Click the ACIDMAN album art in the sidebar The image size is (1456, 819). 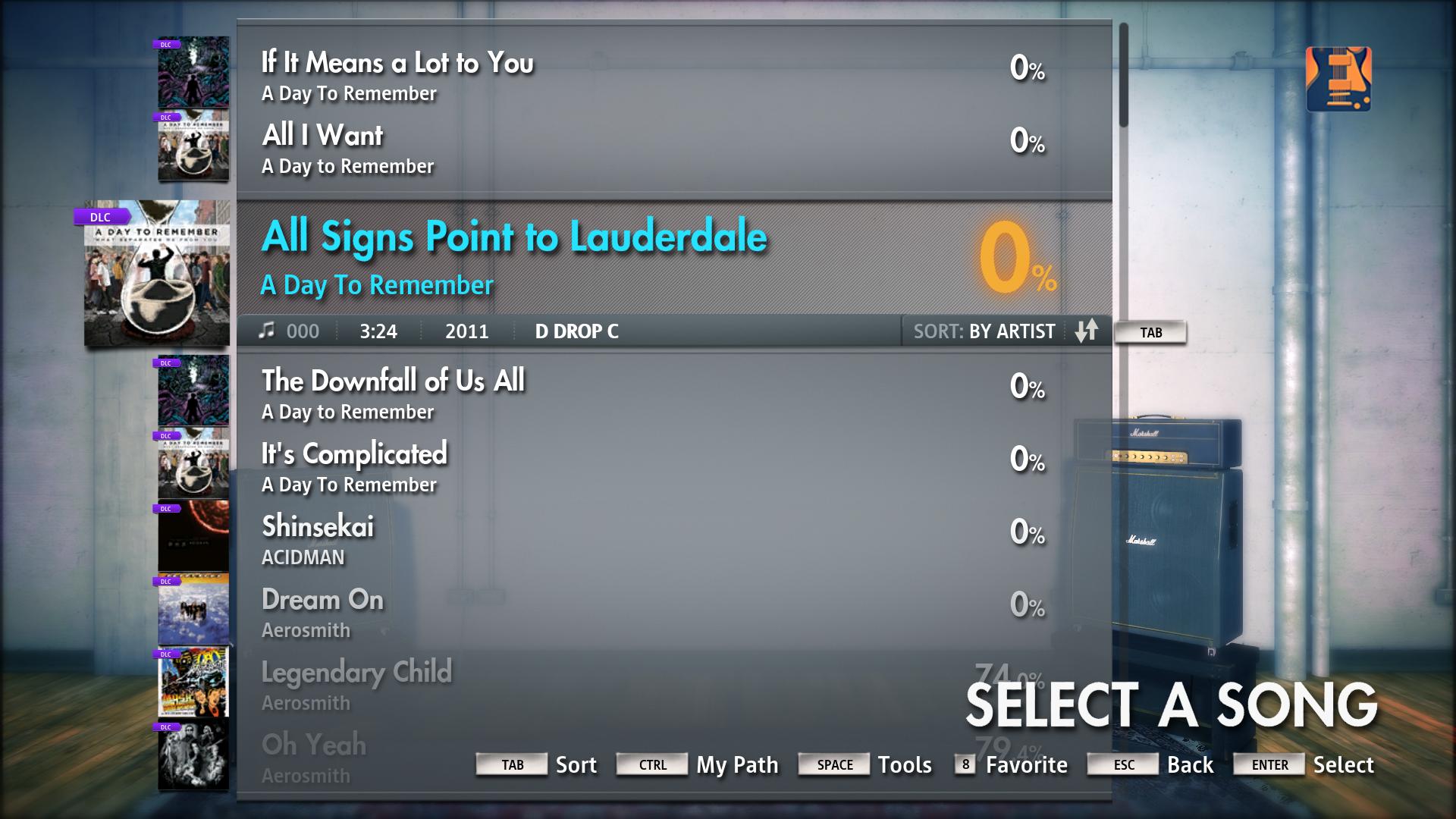[193, 536]
